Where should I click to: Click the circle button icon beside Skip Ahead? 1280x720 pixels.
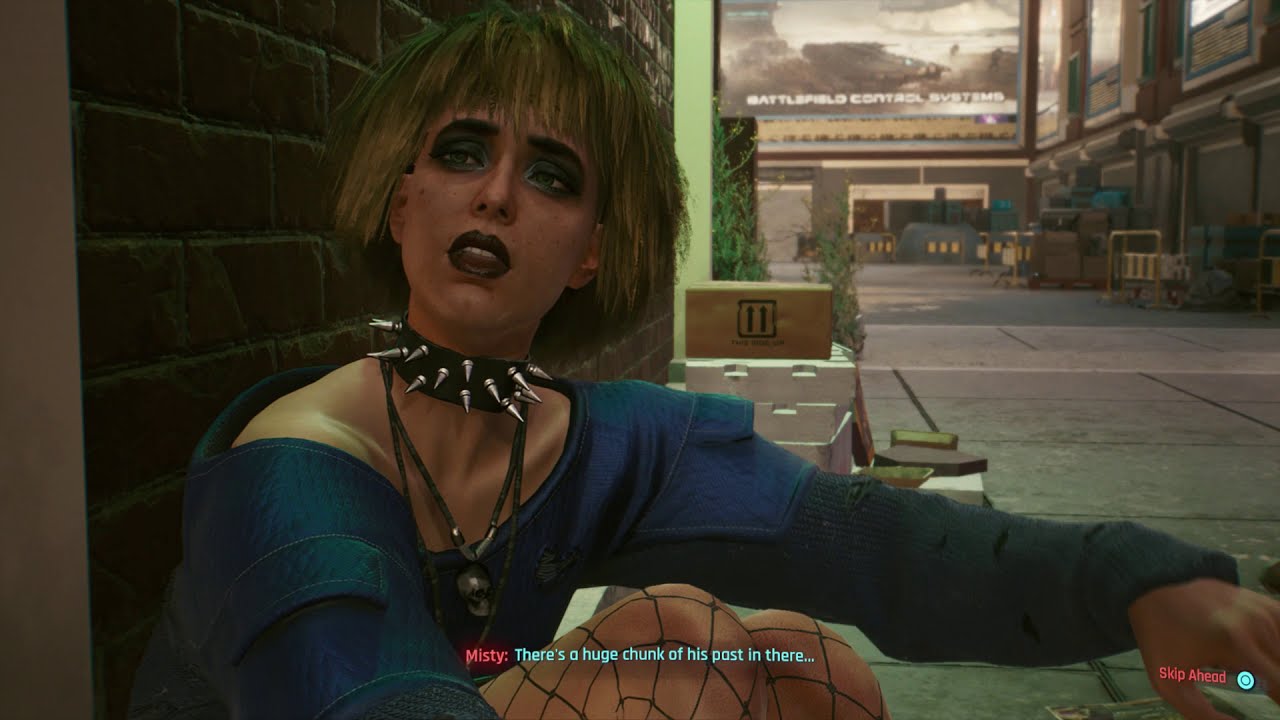coord(1246,679)
